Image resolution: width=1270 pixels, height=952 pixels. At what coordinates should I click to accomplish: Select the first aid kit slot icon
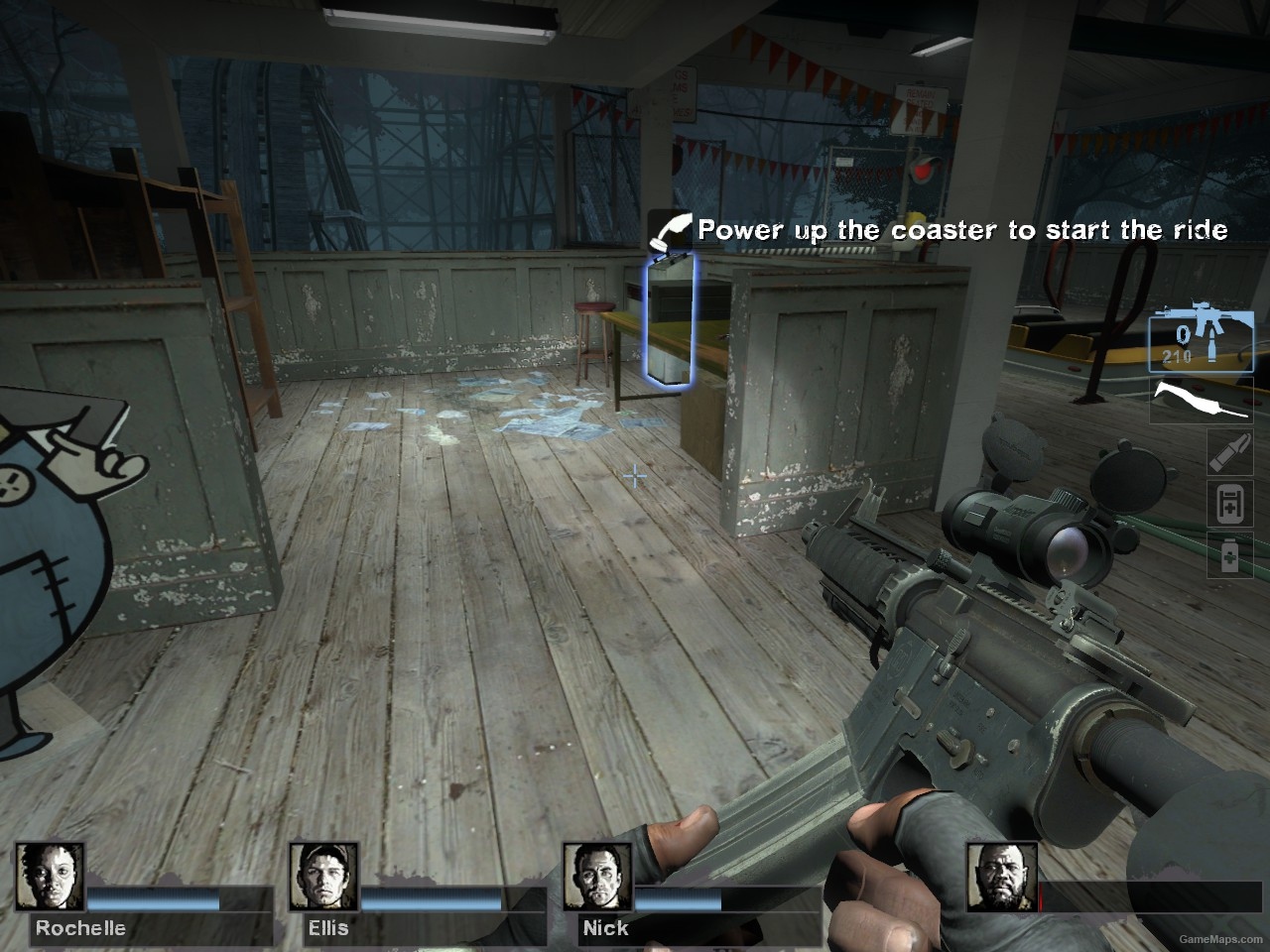click(x=1231, y=502)
